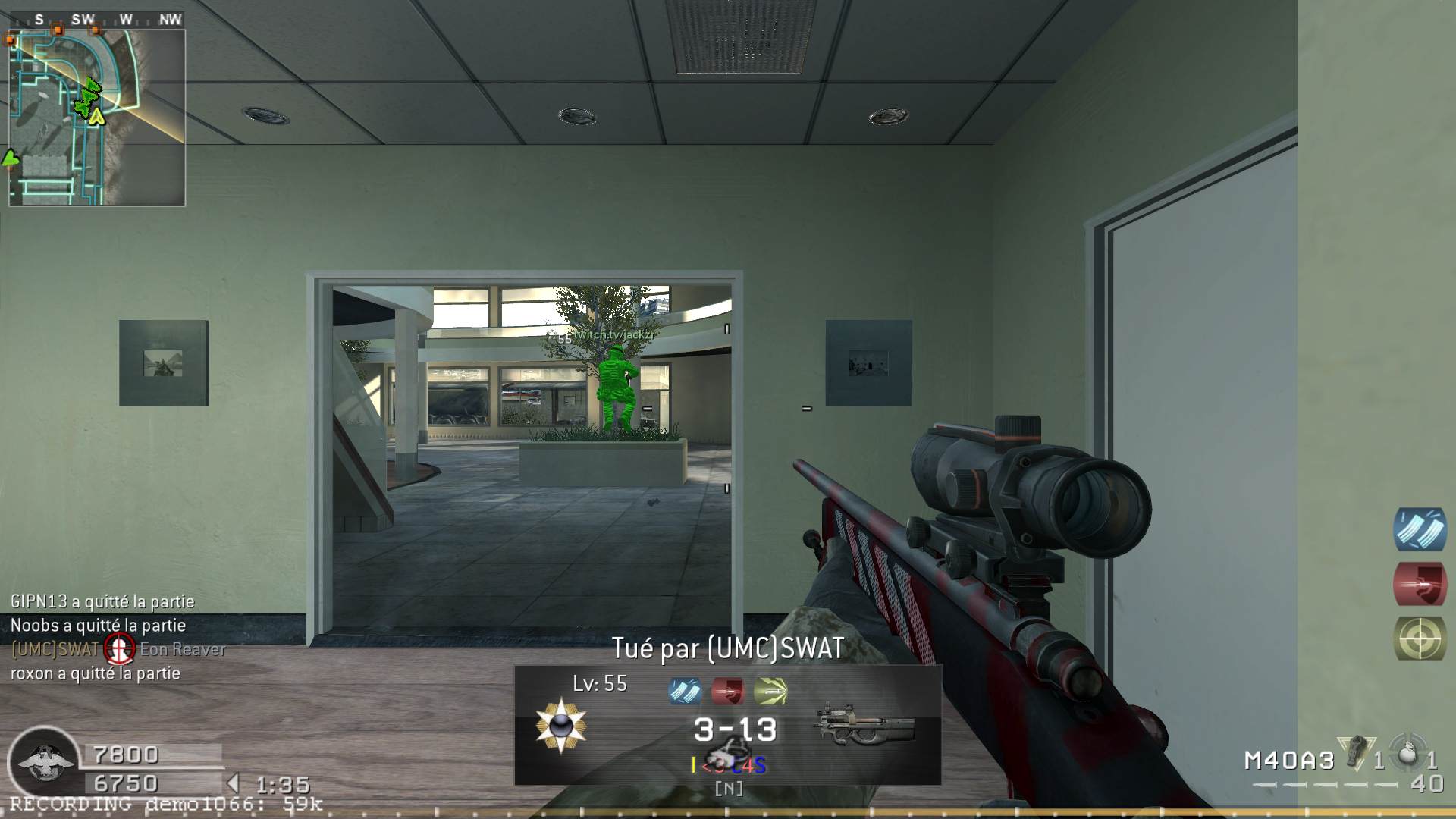
Task: Select the red bullet perk icon on right edge
Action: click(1420, 584)
